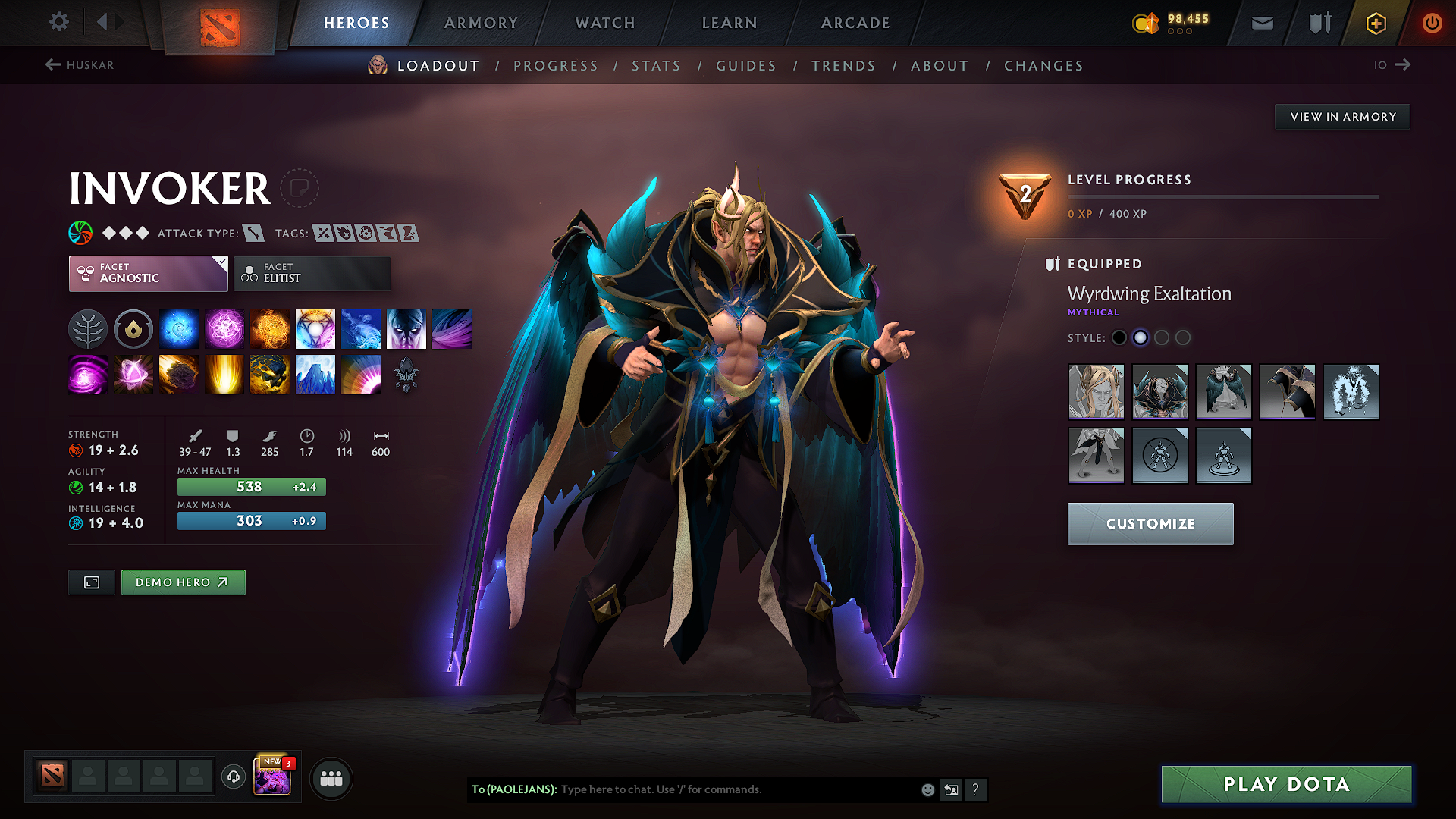Screen dimensions: 1456x819
Task: Click the power/quit icon in top right corner
Action: tap(1432, 23)
